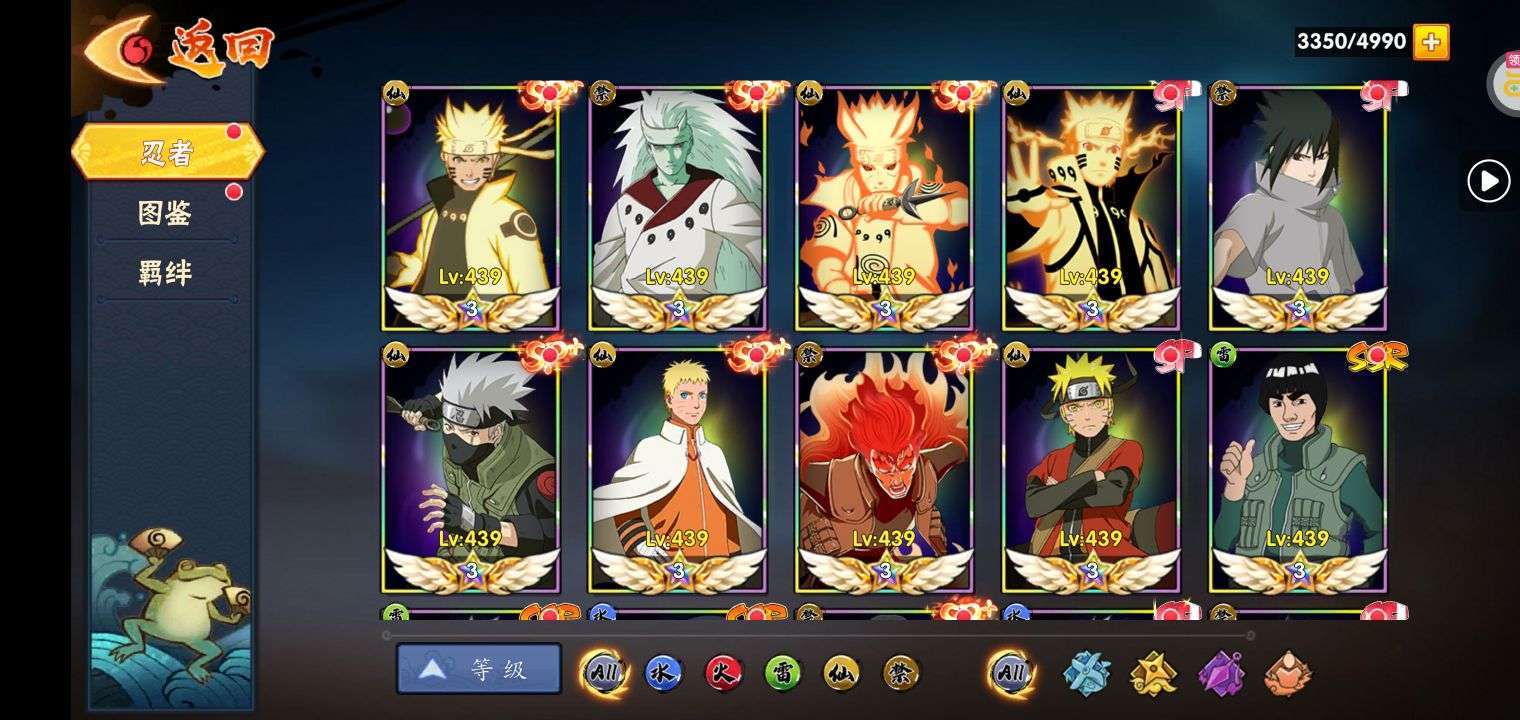This screenshot has width=1520, height=720.
Task: Filter ninjas by the red 火 element
Action: tap(723, 673)
